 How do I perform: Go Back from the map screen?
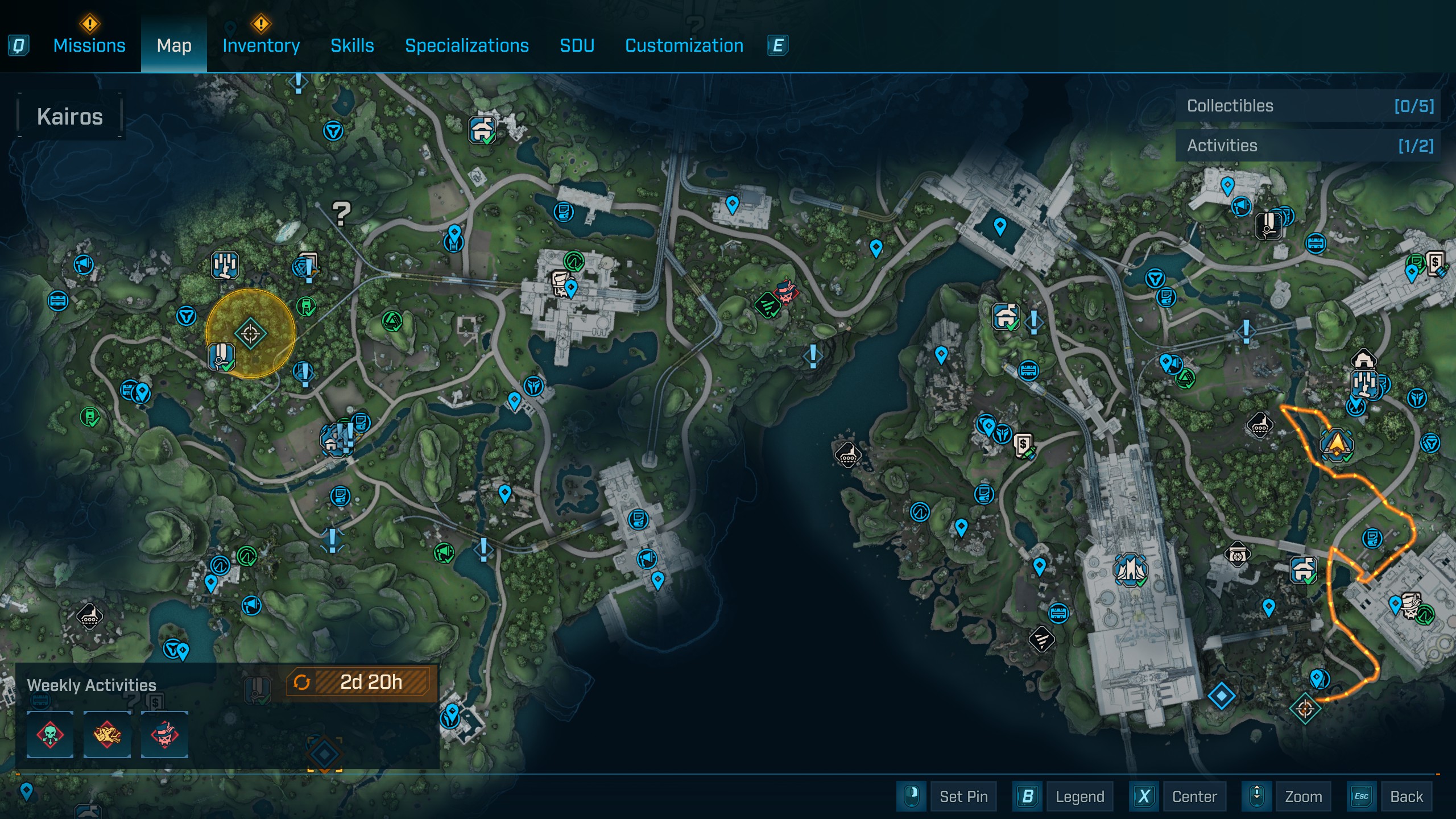pyautogui.click(x=1406, y=796)
